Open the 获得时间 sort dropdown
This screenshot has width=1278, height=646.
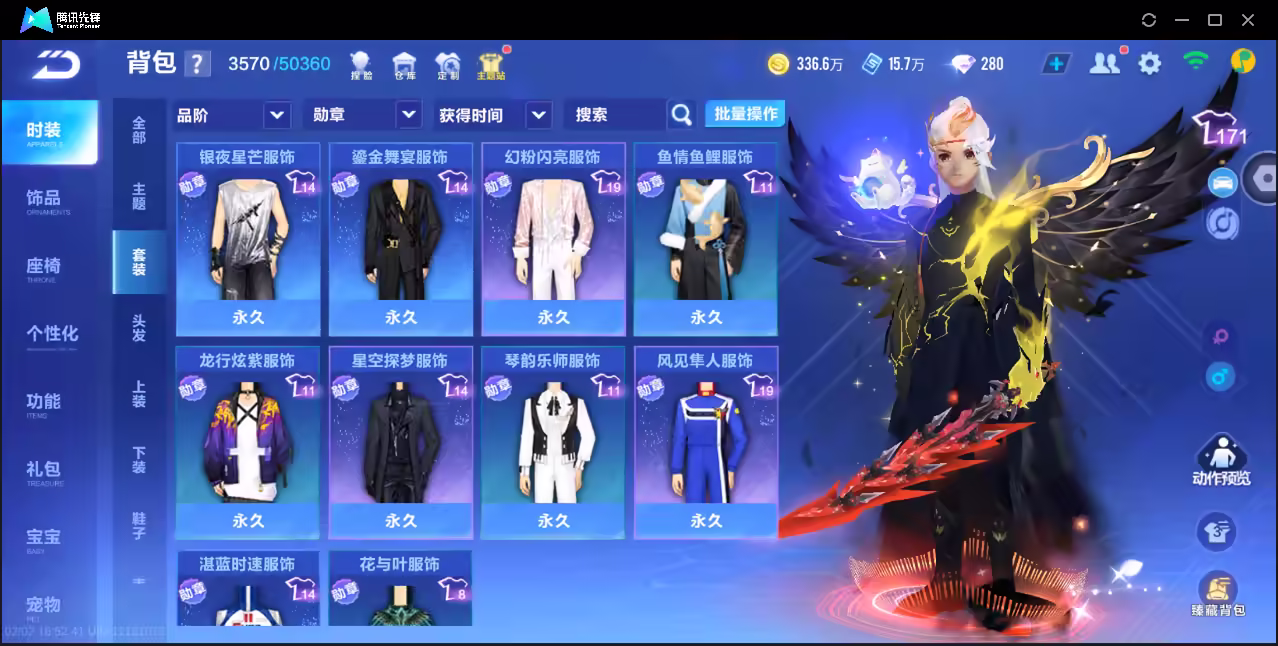495,115
